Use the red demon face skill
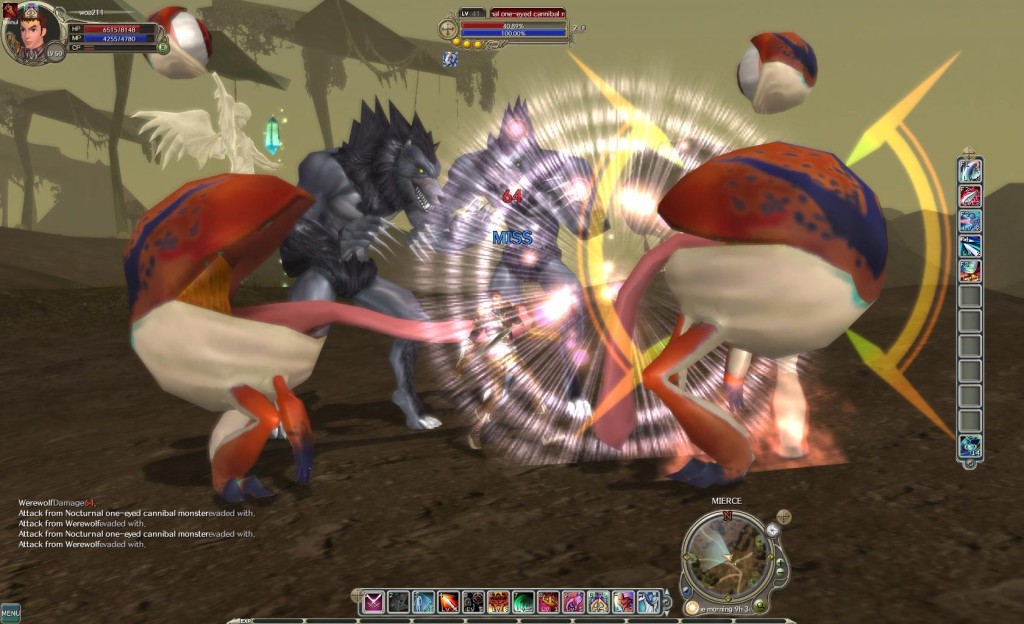1024x624 pixels. pos(498,601)
